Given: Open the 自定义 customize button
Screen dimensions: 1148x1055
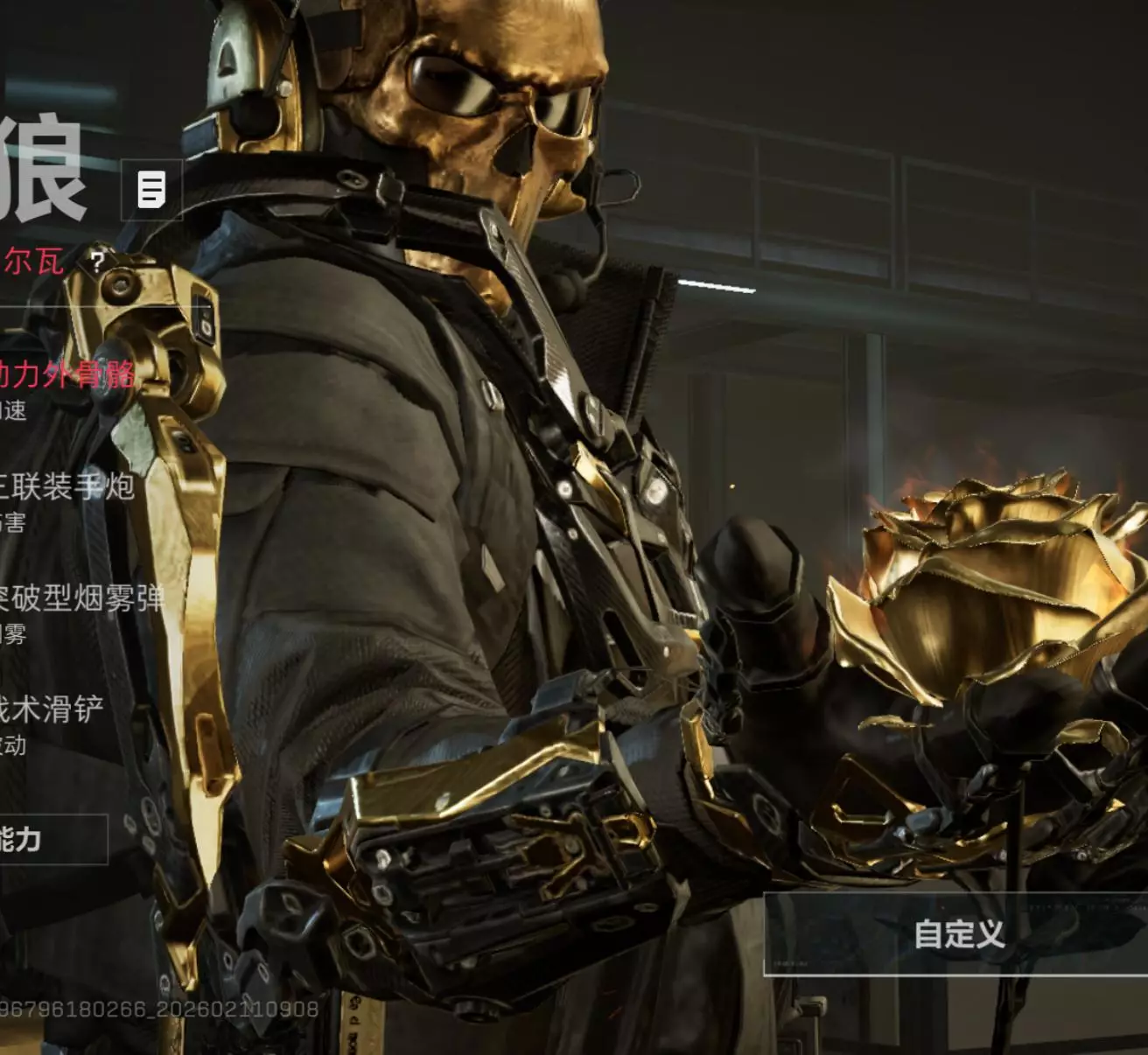Looking at the screenshot, I should (x=958, y=934).
